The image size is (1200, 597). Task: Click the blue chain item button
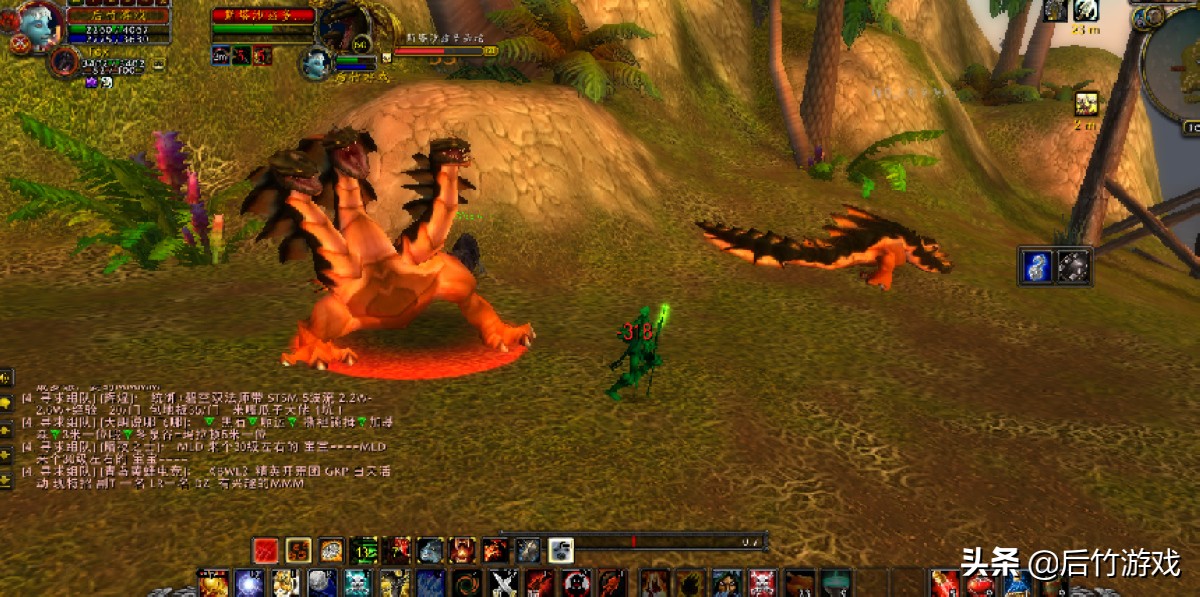[1037, 266]
